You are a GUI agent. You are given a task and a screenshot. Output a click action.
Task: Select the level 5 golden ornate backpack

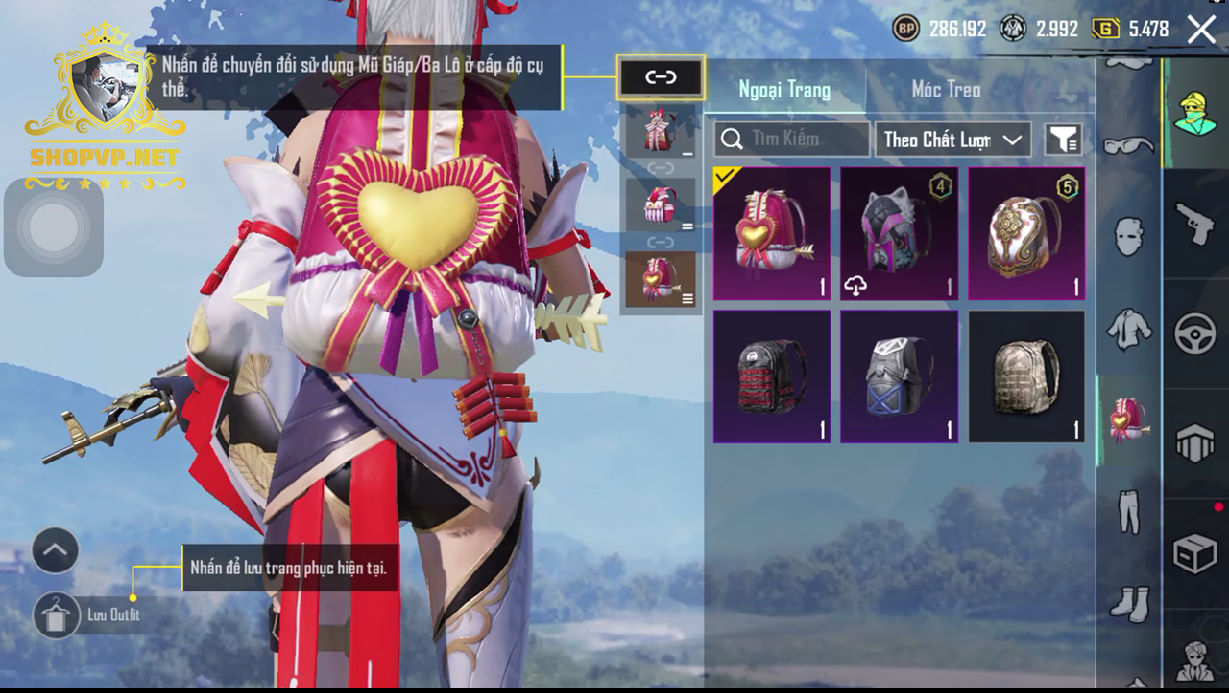(x=1027, y=233)
